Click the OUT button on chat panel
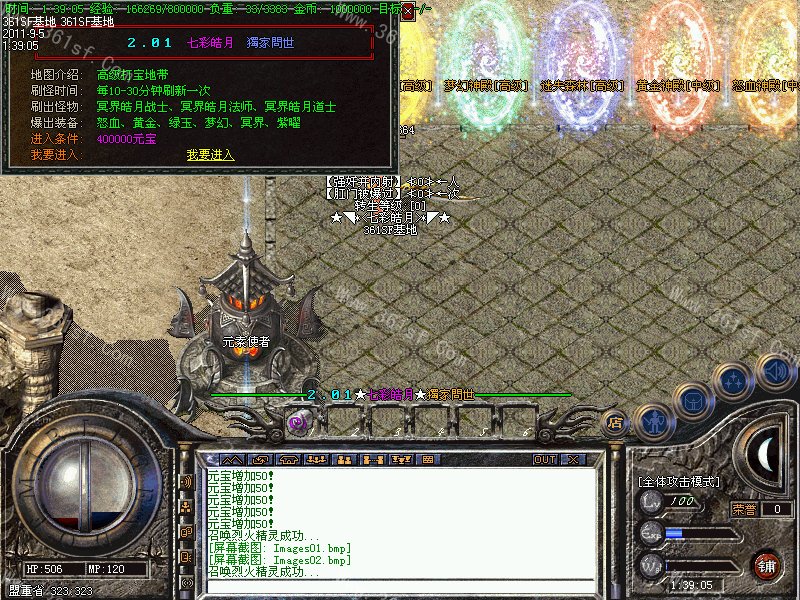 (x=544, y=459)
